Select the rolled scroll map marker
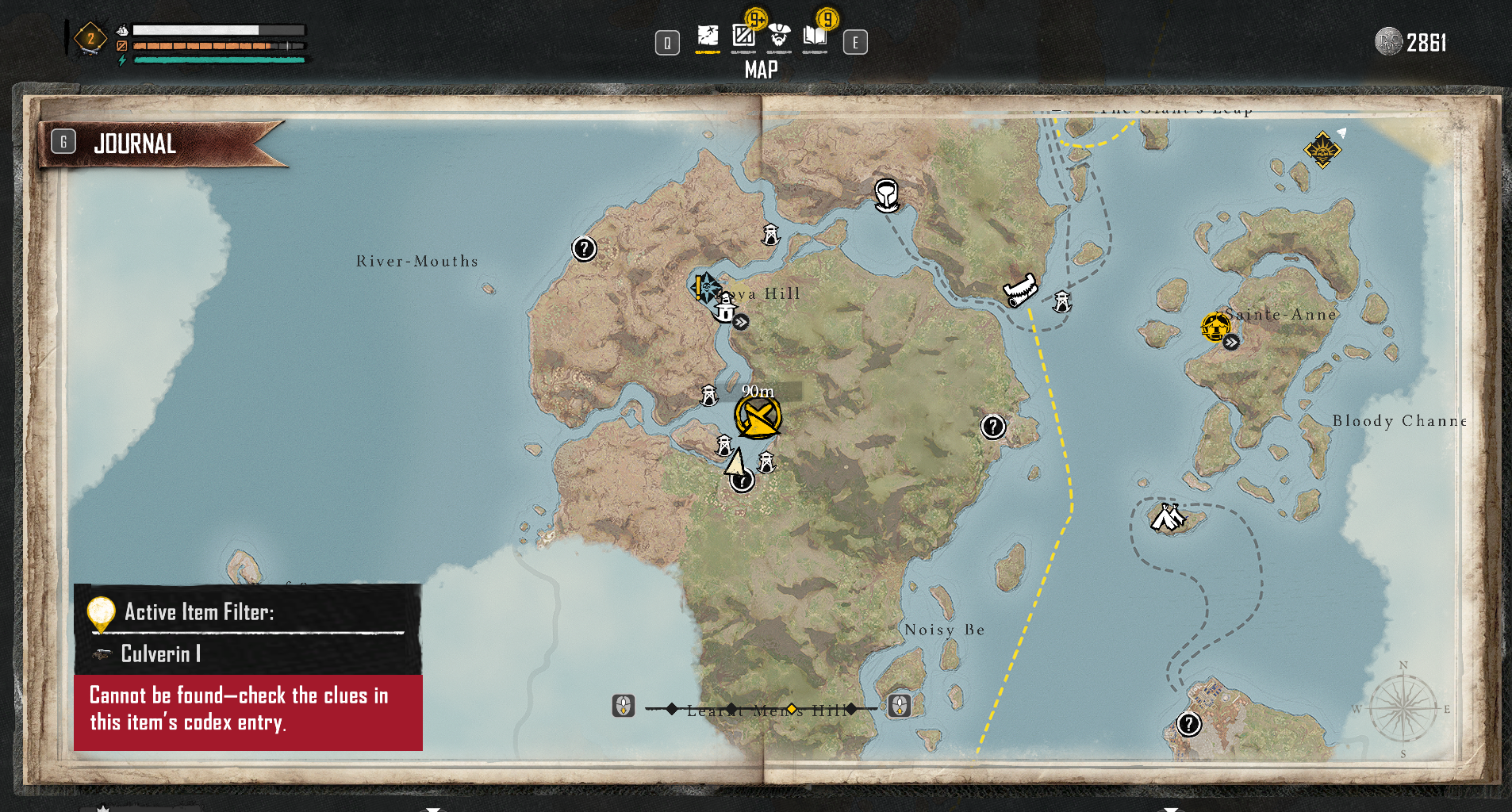Image resolution: width=1512 pixels, height=812 pixels. click(1020, 290)
